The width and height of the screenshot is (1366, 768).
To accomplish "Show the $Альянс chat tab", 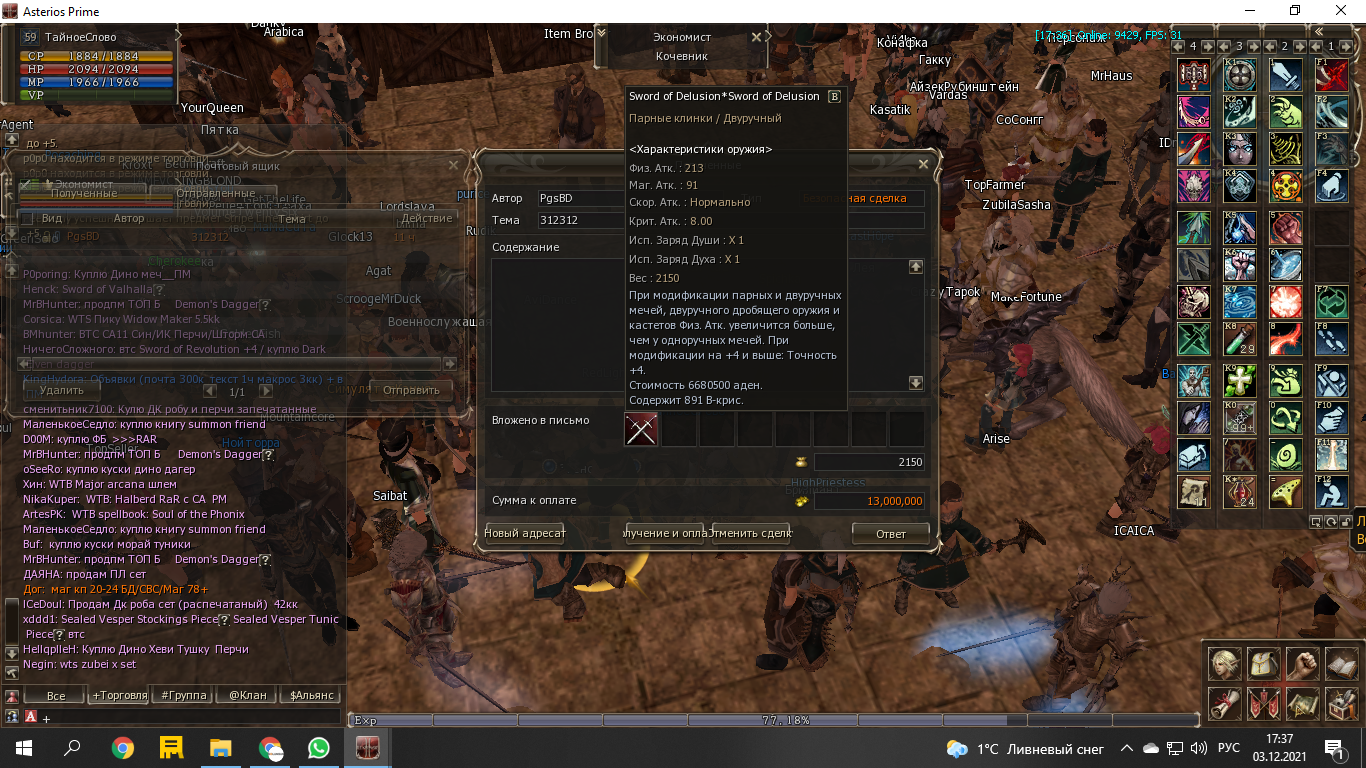I will point(311,695).
